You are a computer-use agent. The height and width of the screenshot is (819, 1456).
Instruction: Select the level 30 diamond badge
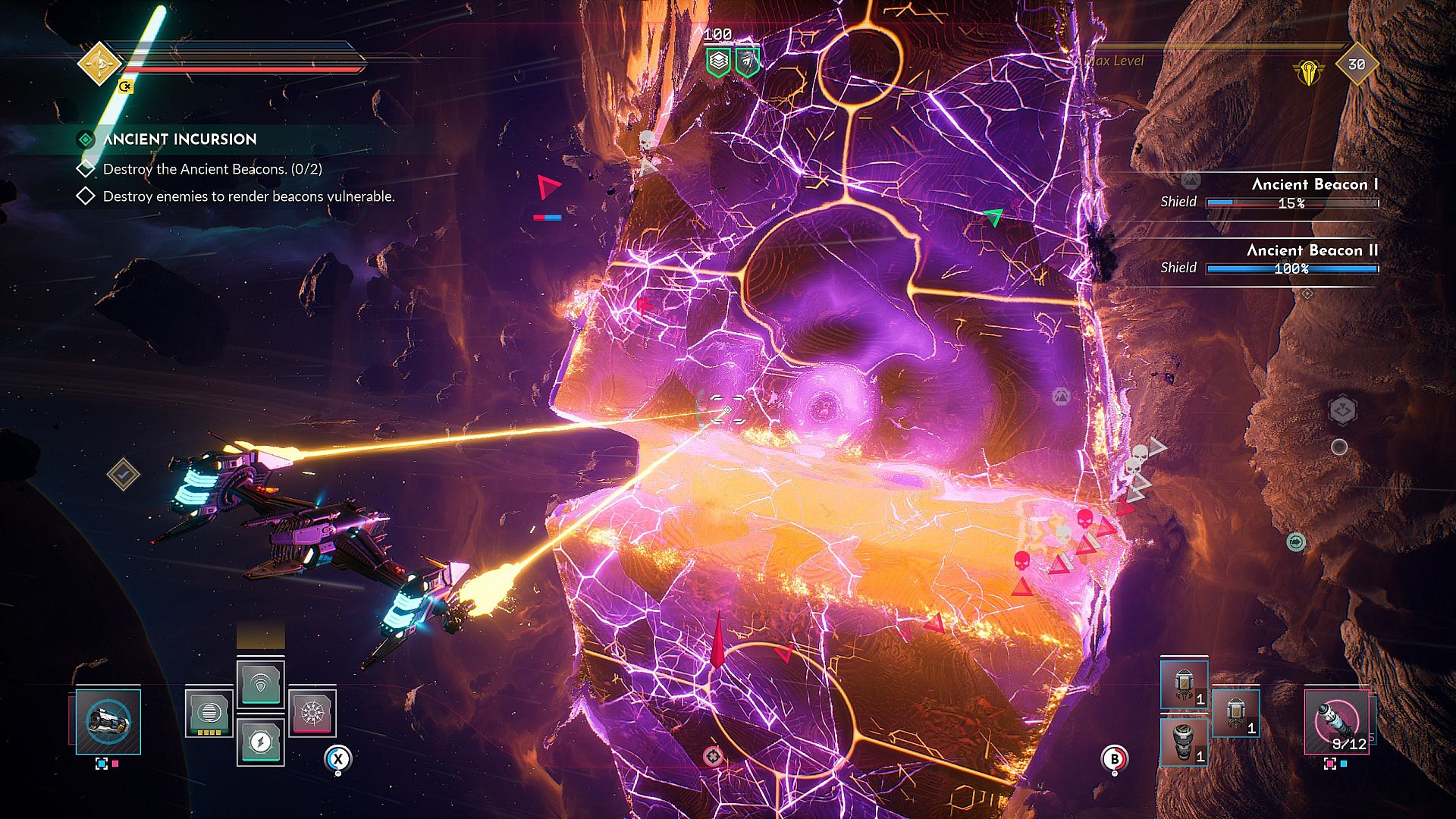coord(1356,65)
